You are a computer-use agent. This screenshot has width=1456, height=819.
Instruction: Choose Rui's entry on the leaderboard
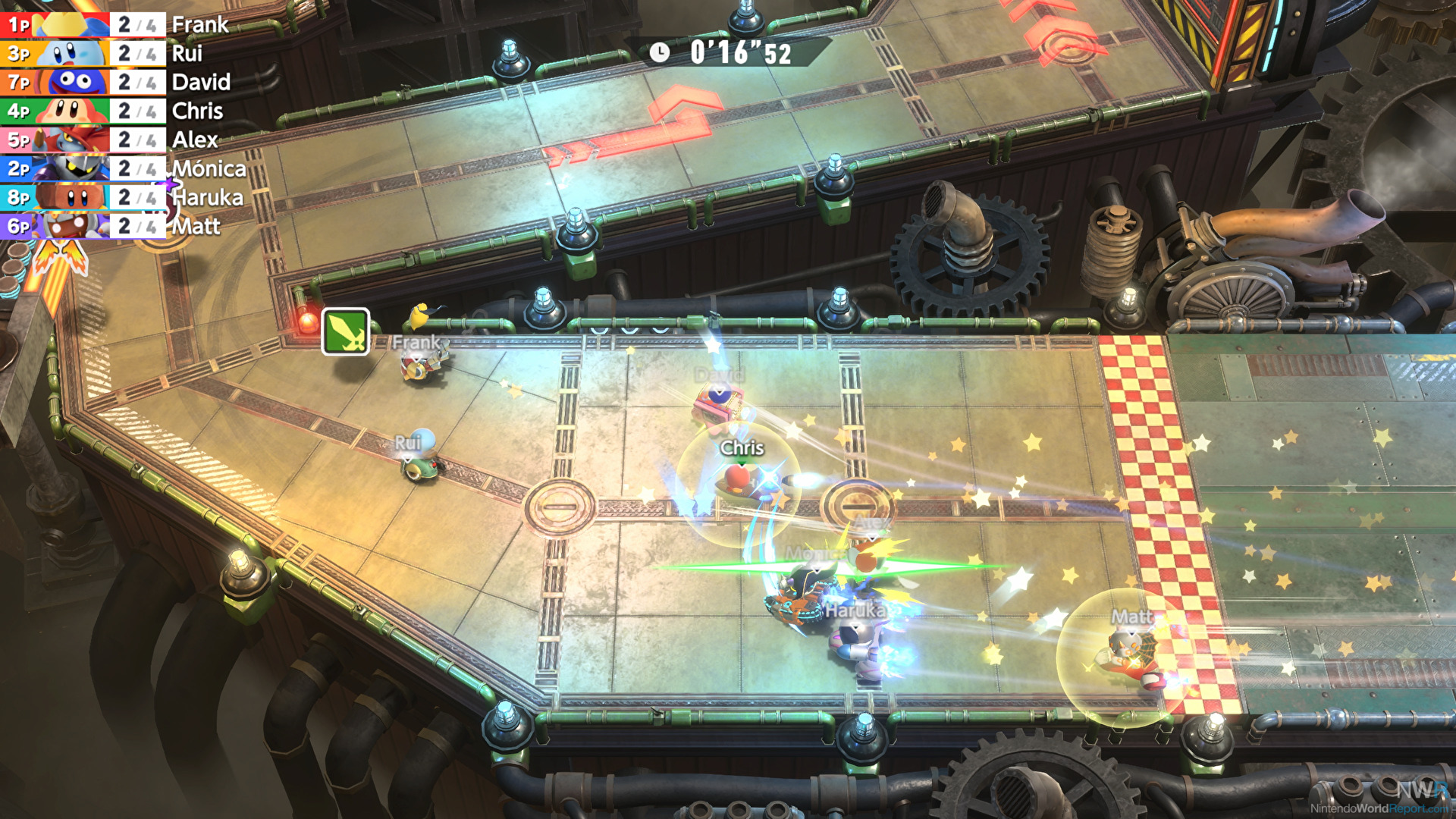tap(121, 54)
